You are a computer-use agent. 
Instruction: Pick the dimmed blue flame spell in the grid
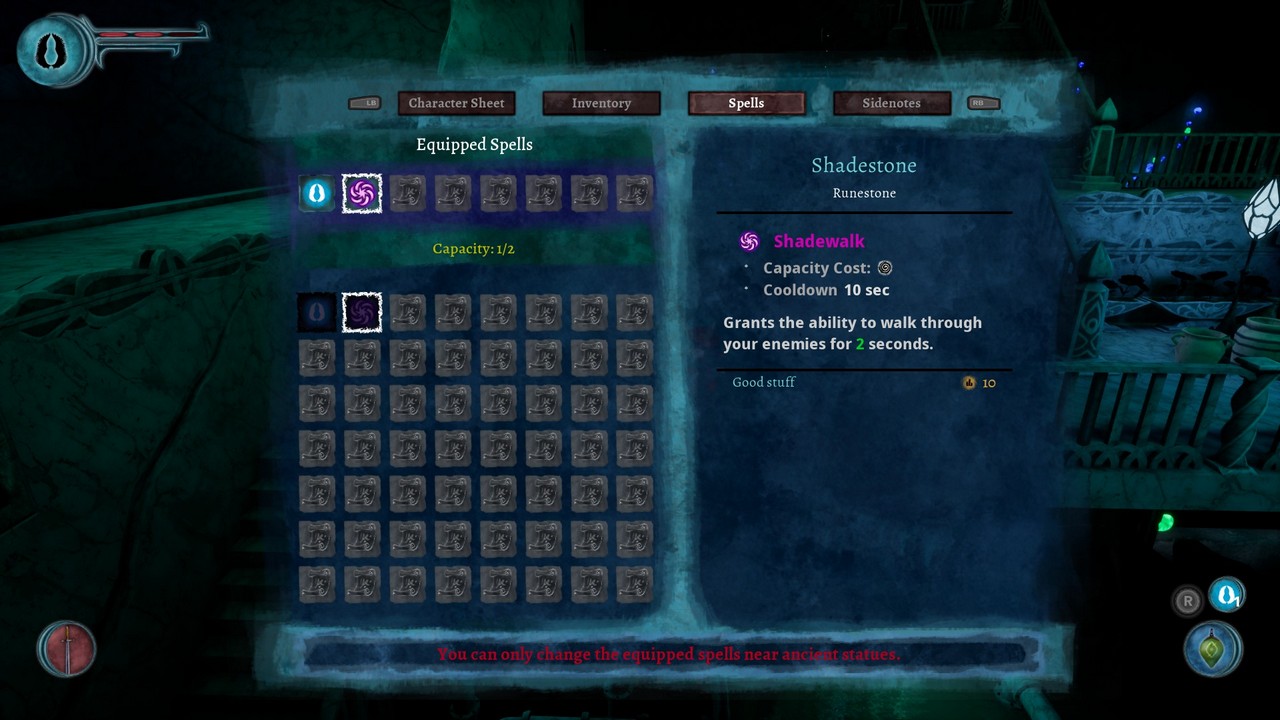pyautogui.click(x=317, y=312)
